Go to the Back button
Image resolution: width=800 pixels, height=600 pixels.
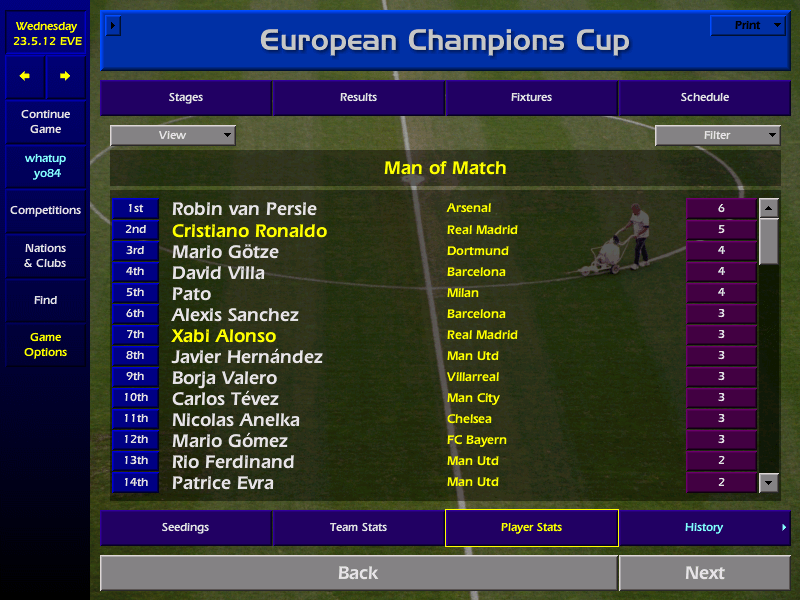358,573
